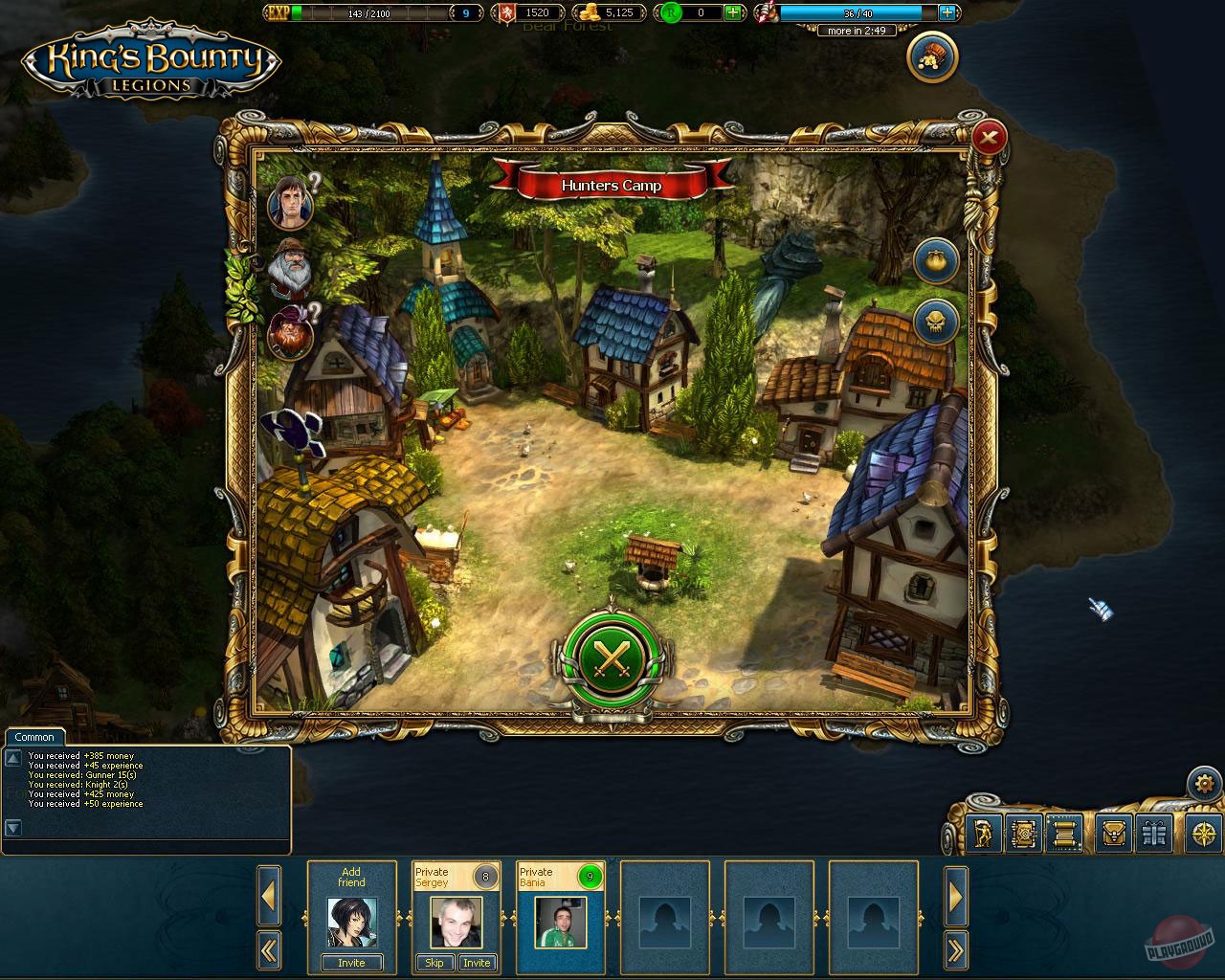Switch to the Common chat tab

(x=34, y=737)
